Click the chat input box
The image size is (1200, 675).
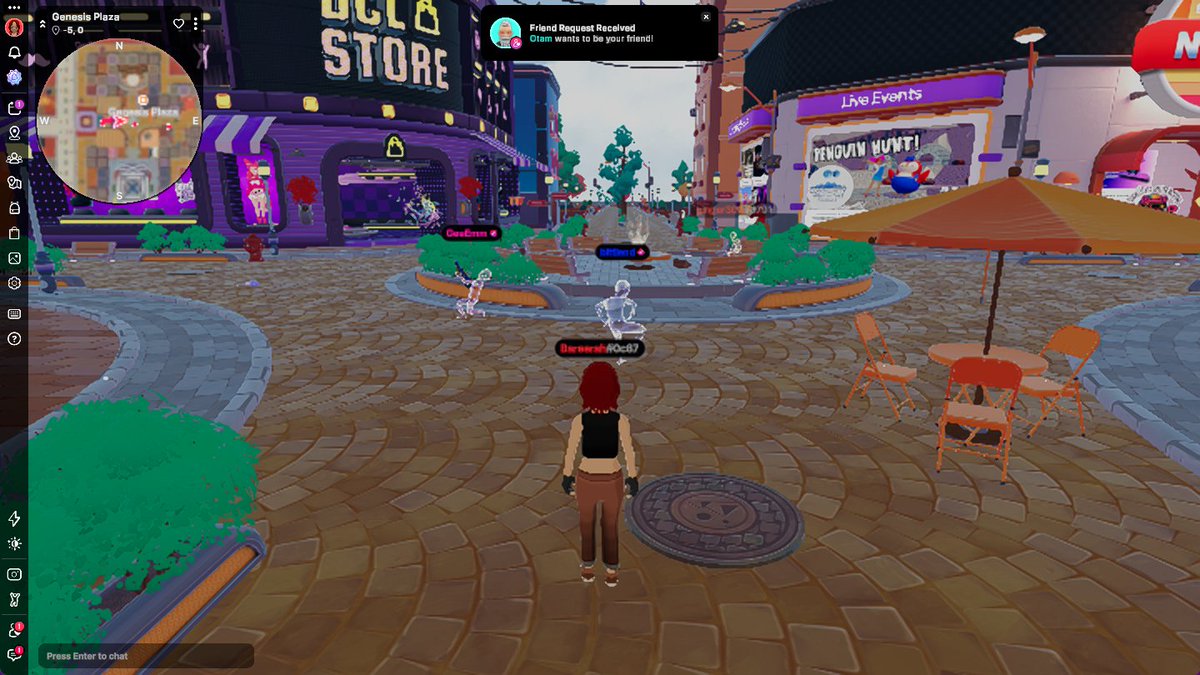pyautogui.click(x=146, y=656)
